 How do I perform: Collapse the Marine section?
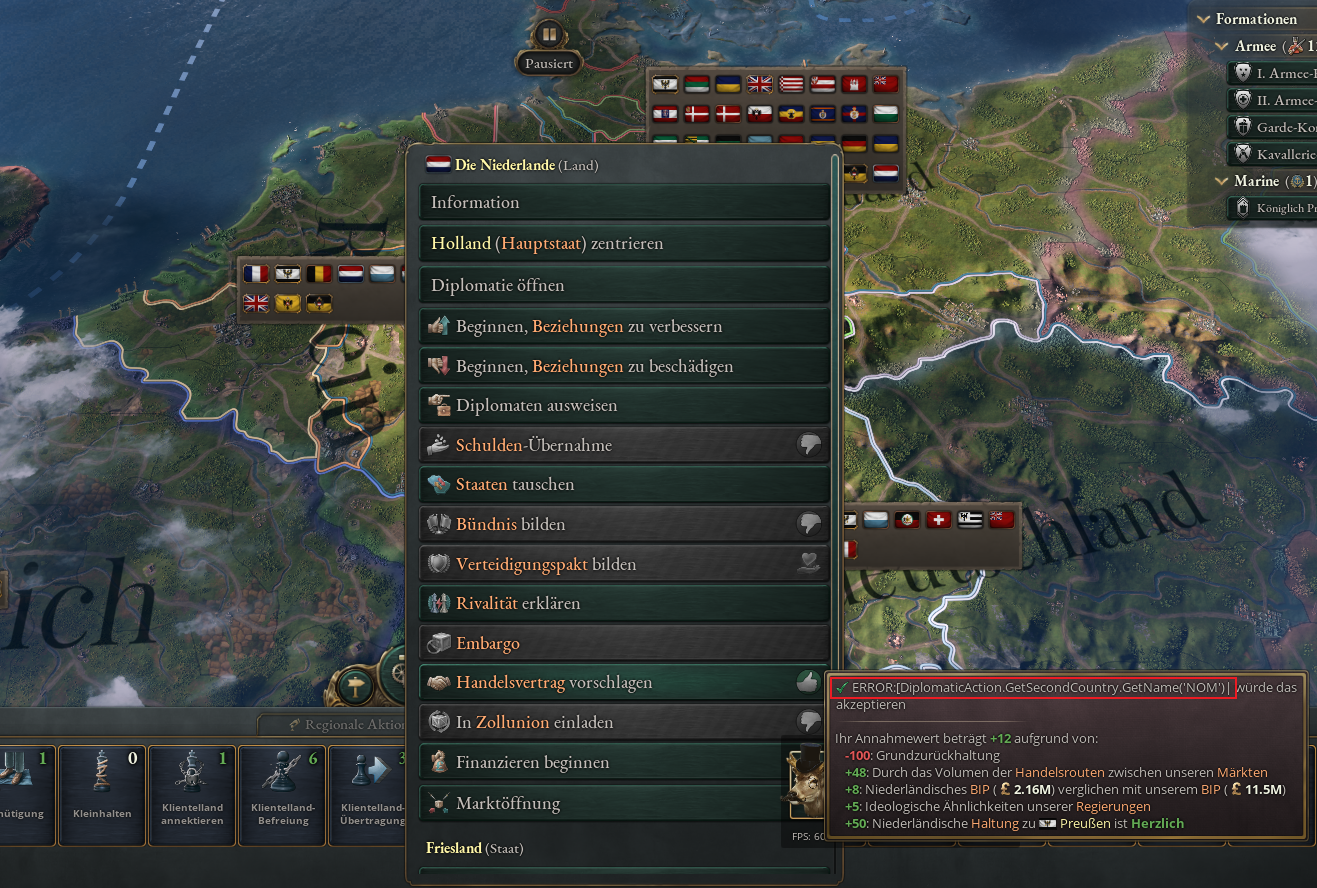(1222, 181)
